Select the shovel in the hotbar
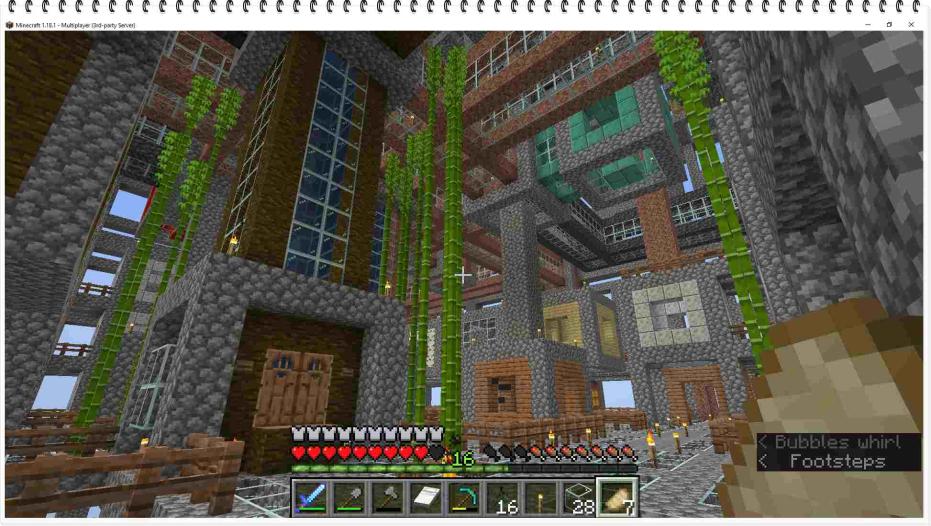Screen dimensions: 931x526 (349, 497)
